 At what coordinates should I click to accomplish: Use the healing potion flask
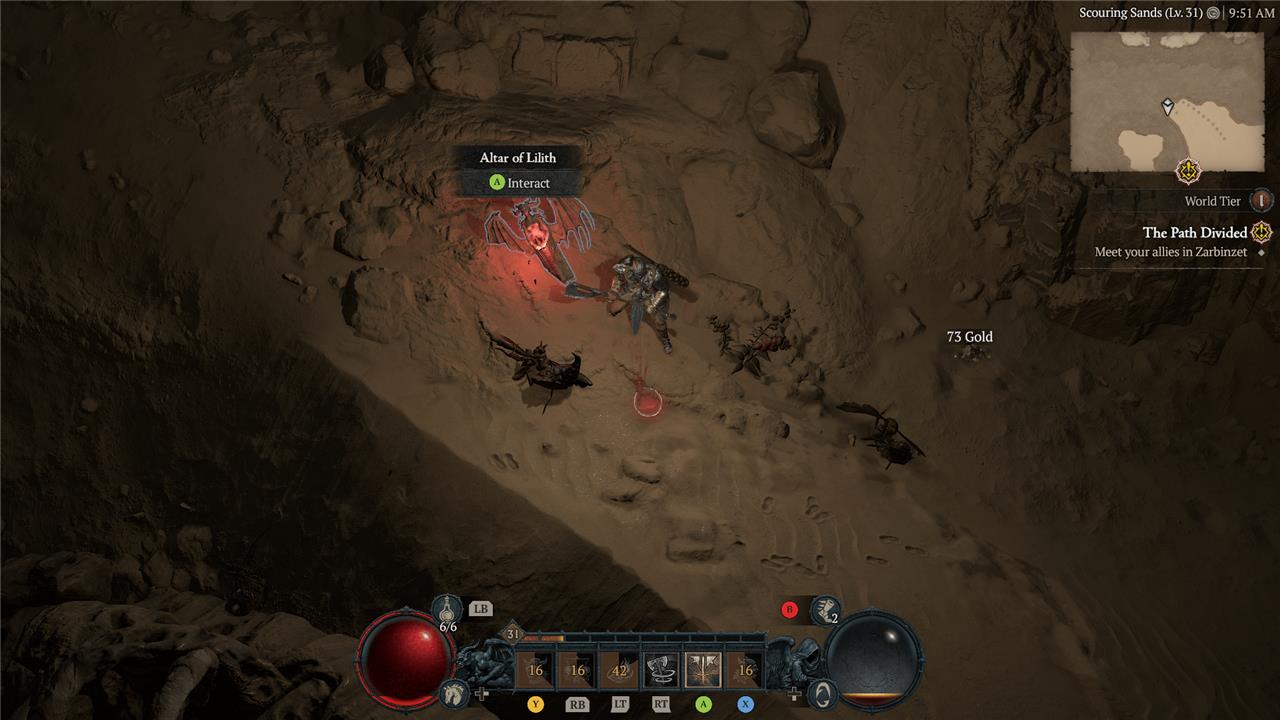447,608
